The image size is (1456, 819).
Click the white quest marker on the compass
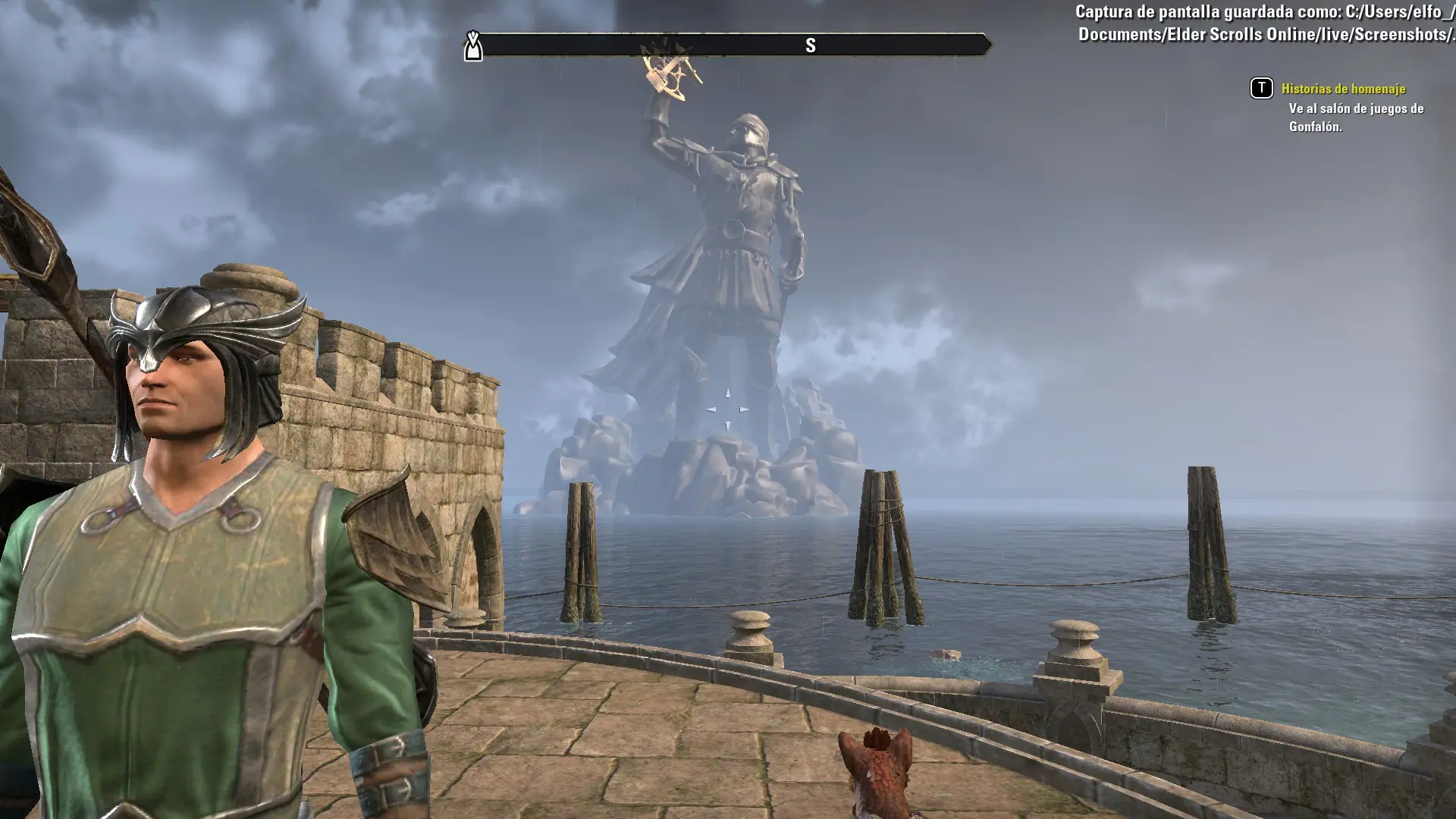(473, 46)
